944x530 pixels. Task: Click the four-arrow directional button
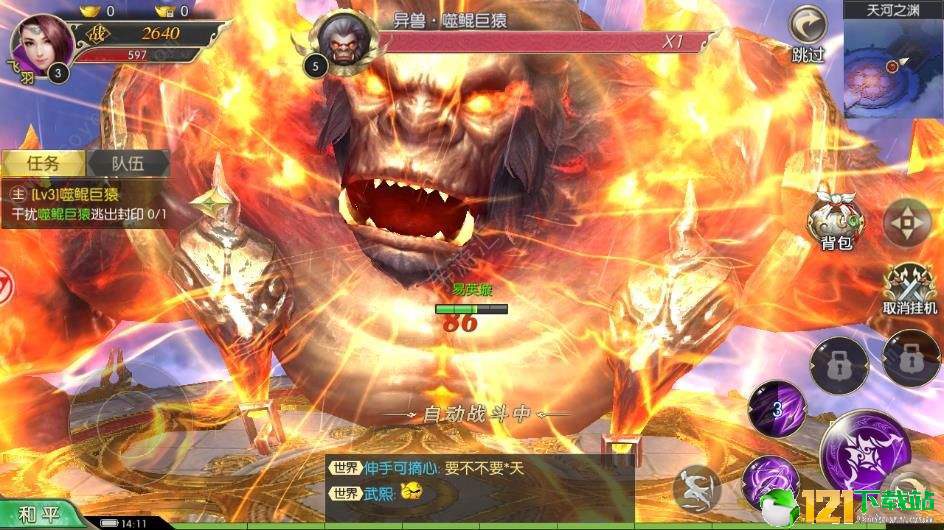[908, 222]
